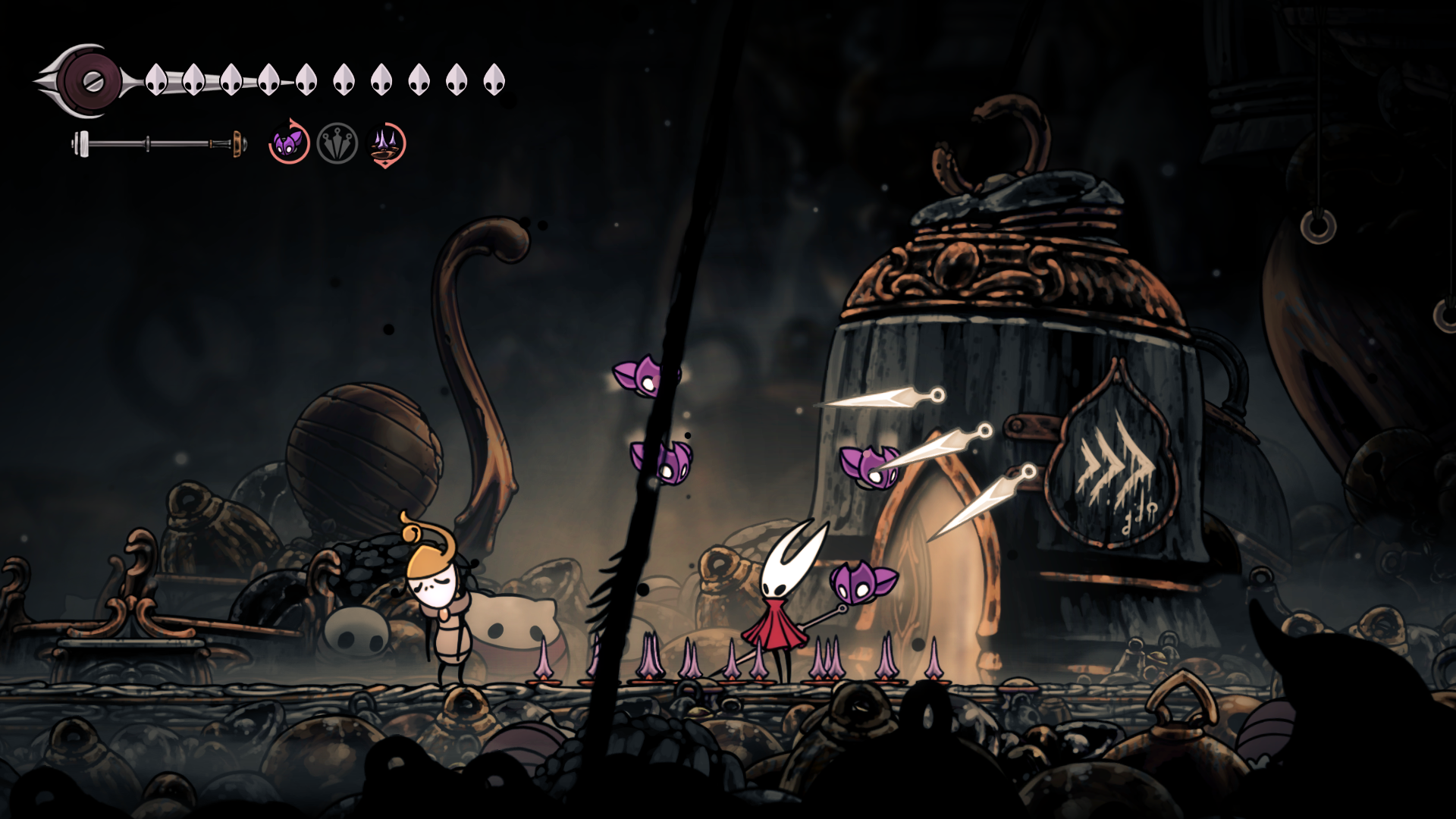Click the greyed-out throwing daggers tool icon
Viewport: 1456px width, 819px height.
click(337, 143)
